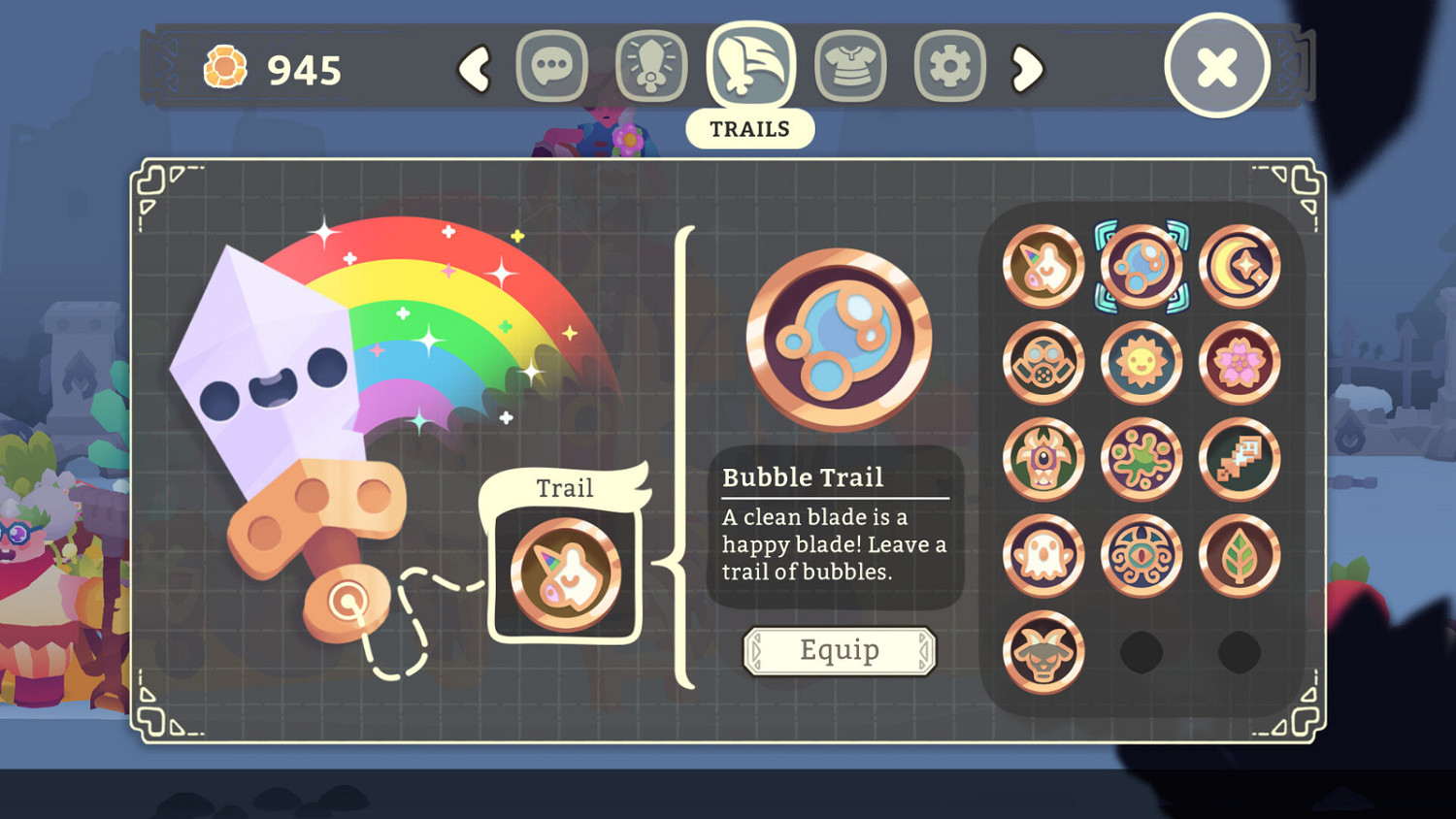Select the green slime splat trail

1142,459
